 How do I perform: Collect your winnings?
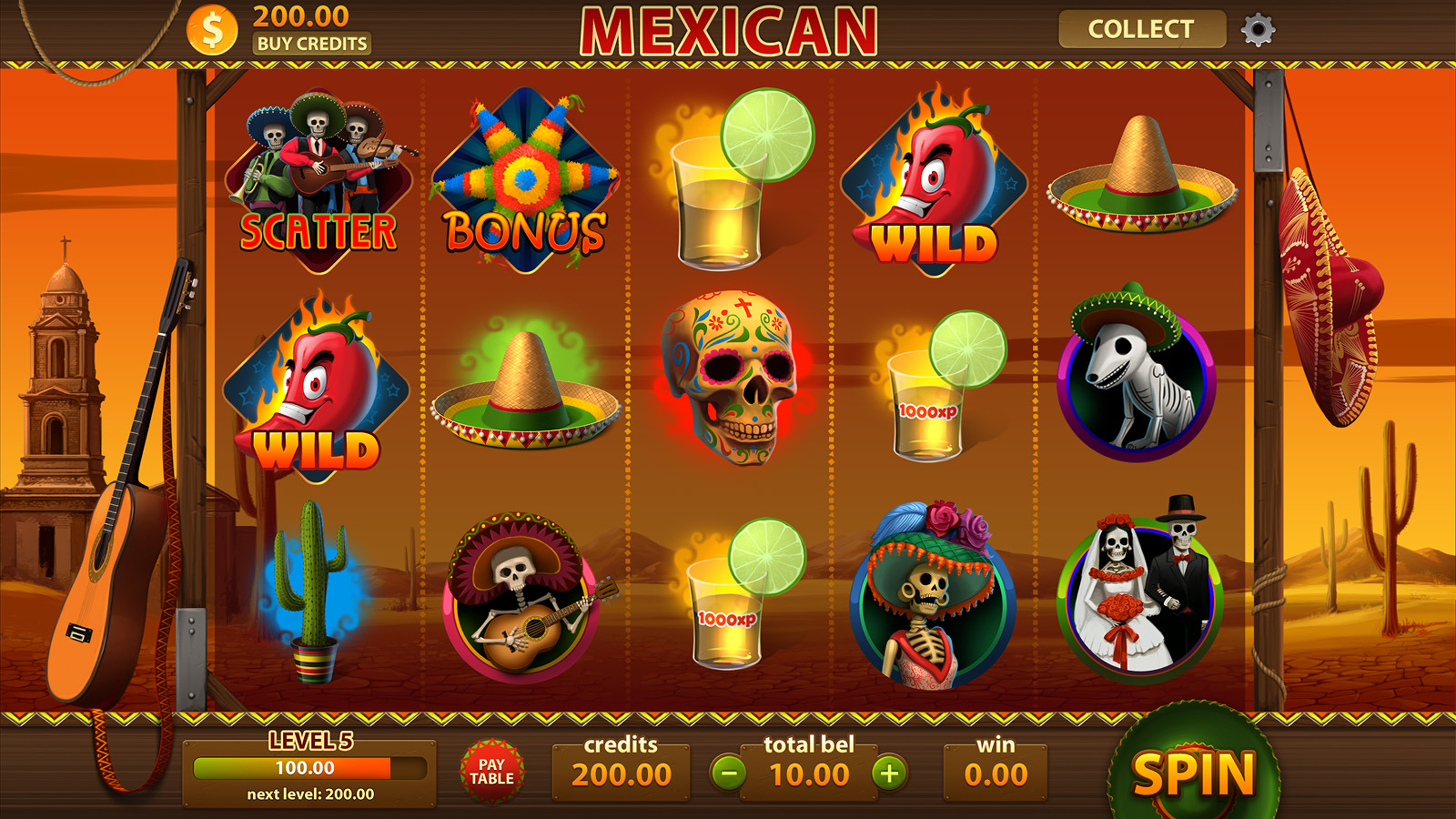1141,29
